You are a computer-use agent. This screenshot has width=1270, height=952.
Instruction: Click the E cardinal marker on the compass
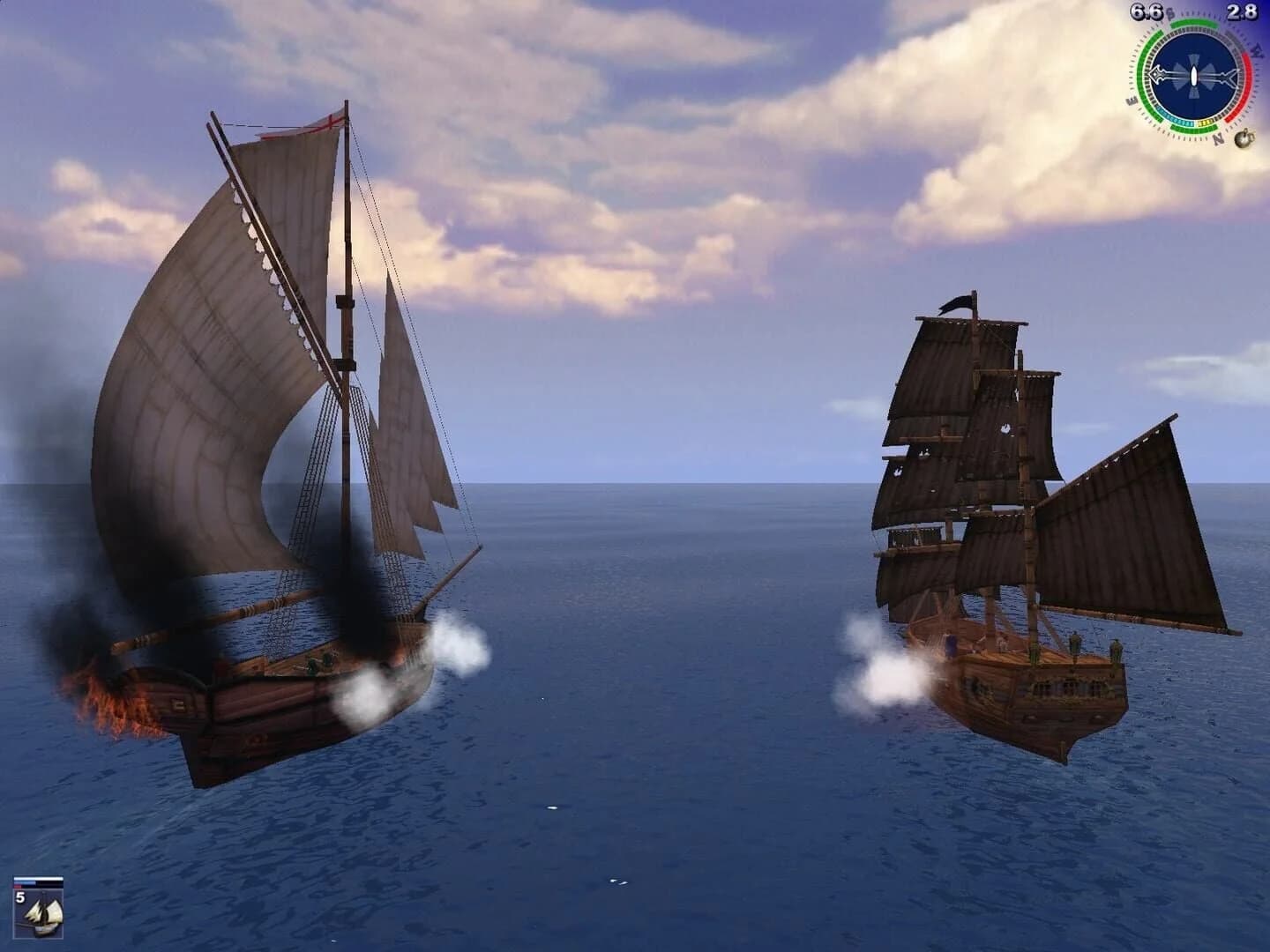click(x=1132, y=100)
